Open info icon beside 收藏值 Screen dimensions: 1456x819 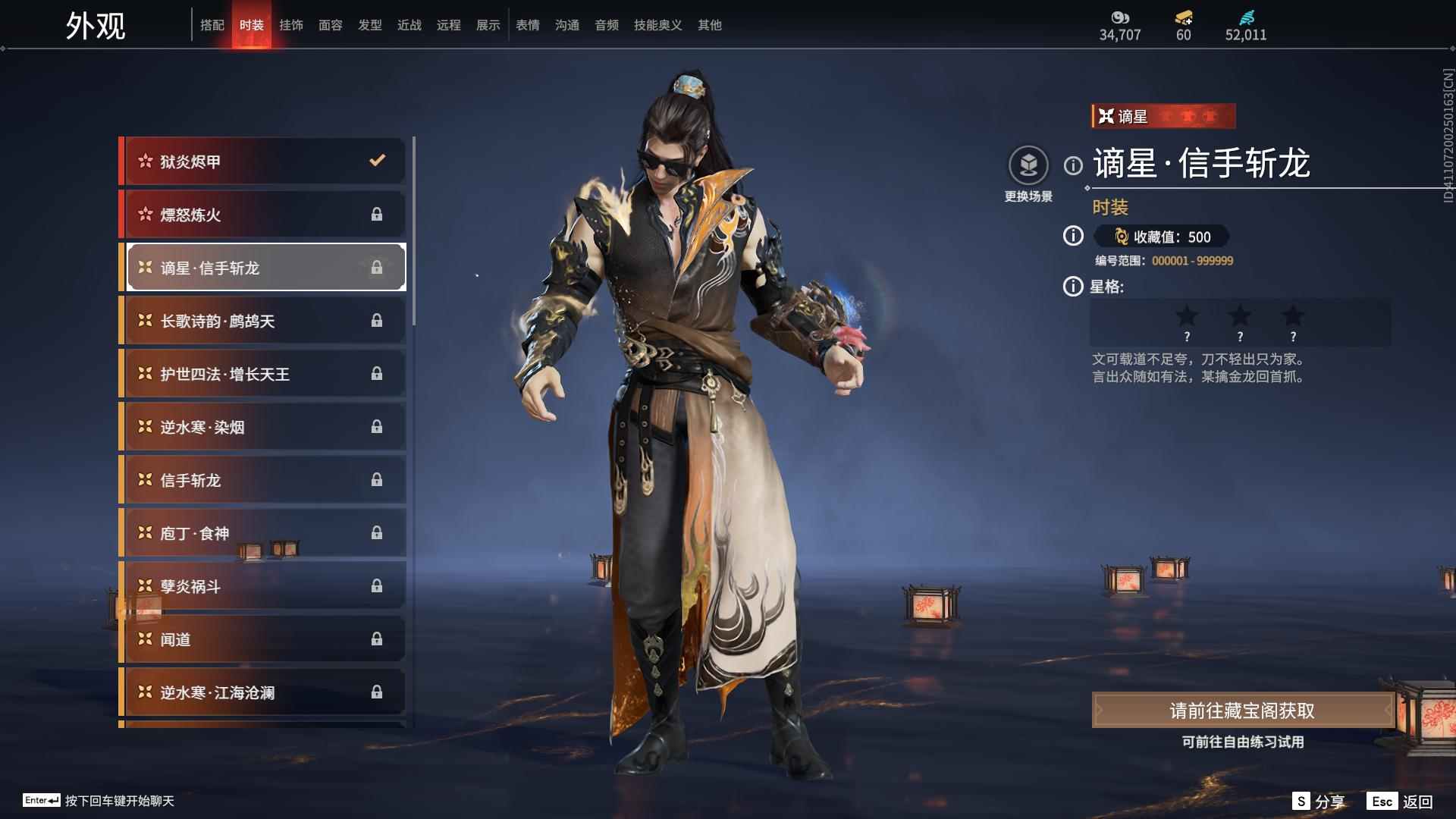pyautogui.click(x=1073, y=237)
